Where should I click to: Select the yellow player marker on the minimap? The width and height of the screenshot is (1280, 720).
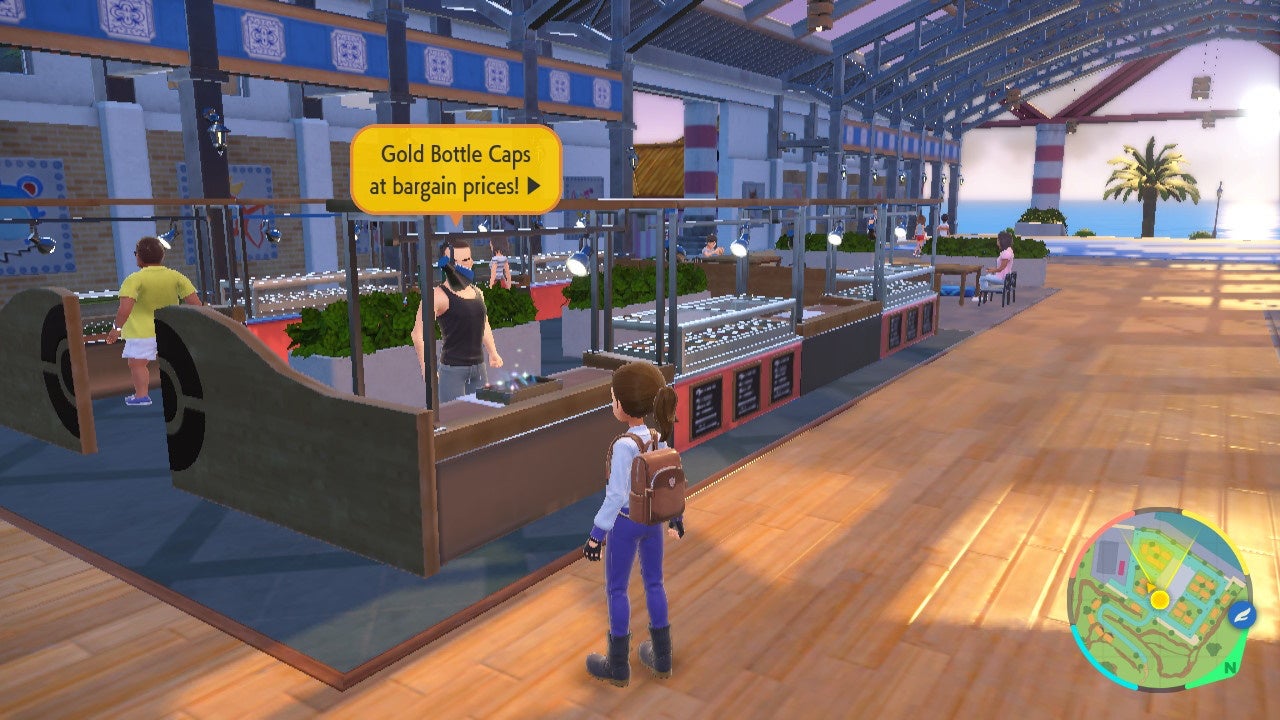[x=1160, y=599]
